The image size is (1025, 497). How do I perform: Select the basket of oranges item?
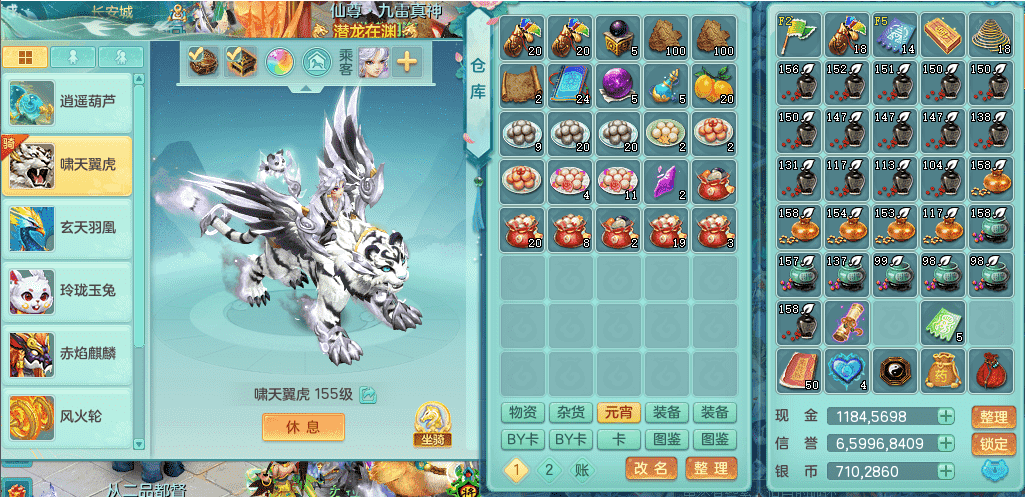click(714, 84)
